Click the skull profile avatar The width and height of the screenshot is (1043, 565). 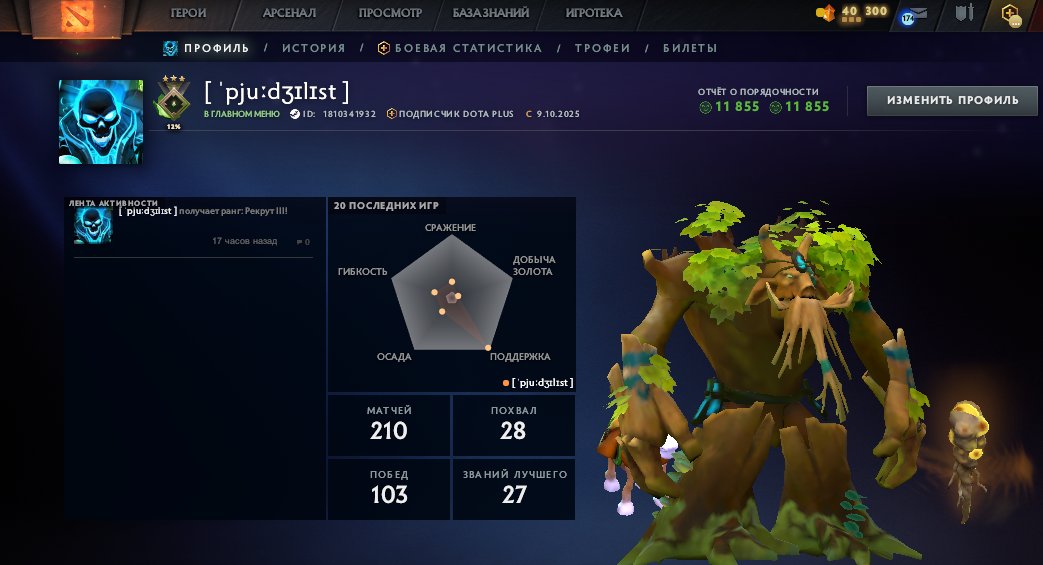[x=100, y=122]
